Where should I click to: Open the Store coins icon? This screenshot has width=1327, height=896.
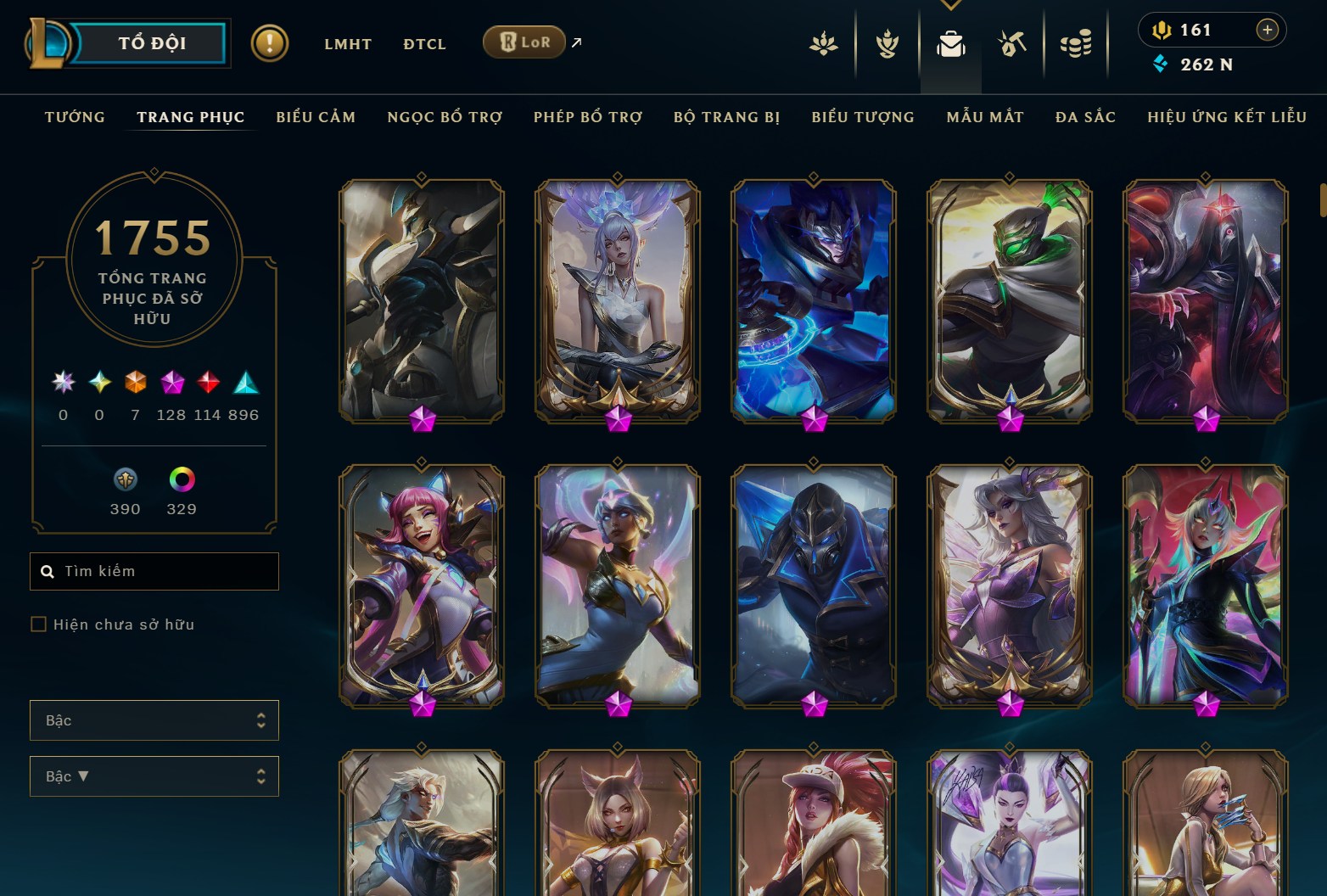click(x=1076, y=44)
